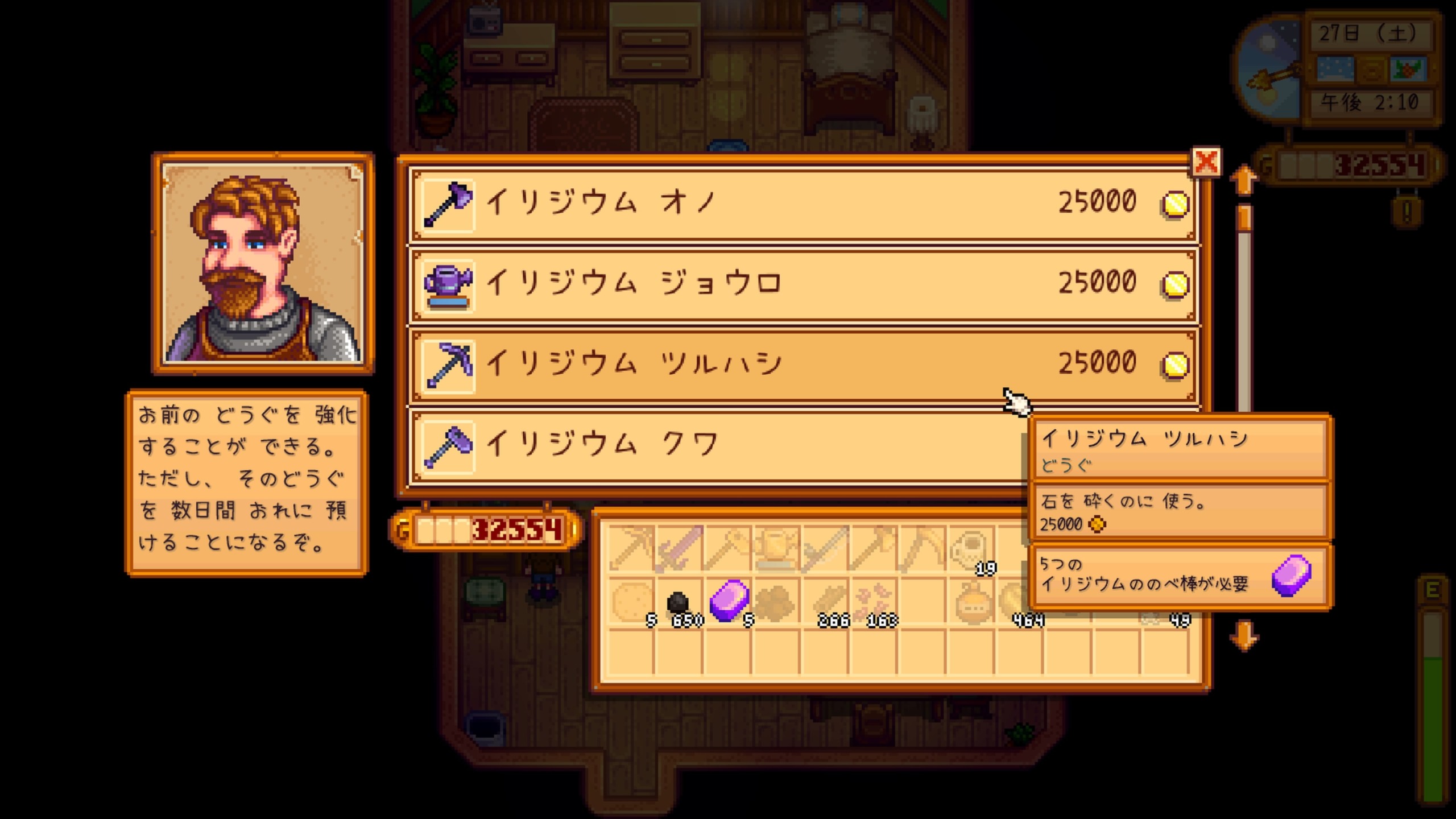Click the shop list down arrow

(1243, 635)
